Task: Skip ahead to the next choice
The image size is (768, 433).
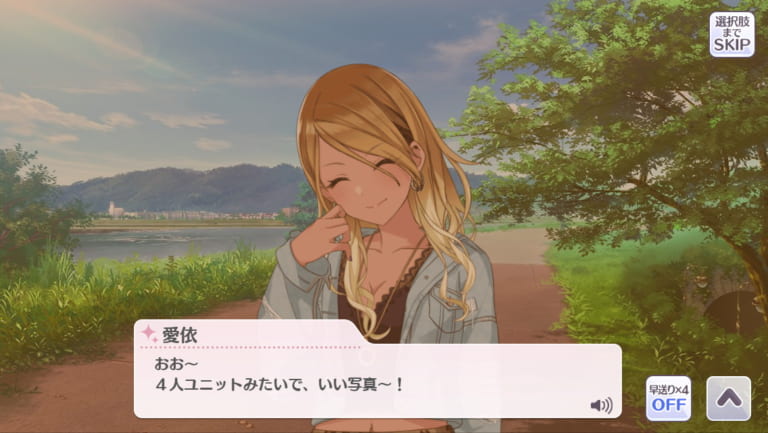Action: point(732,34)
